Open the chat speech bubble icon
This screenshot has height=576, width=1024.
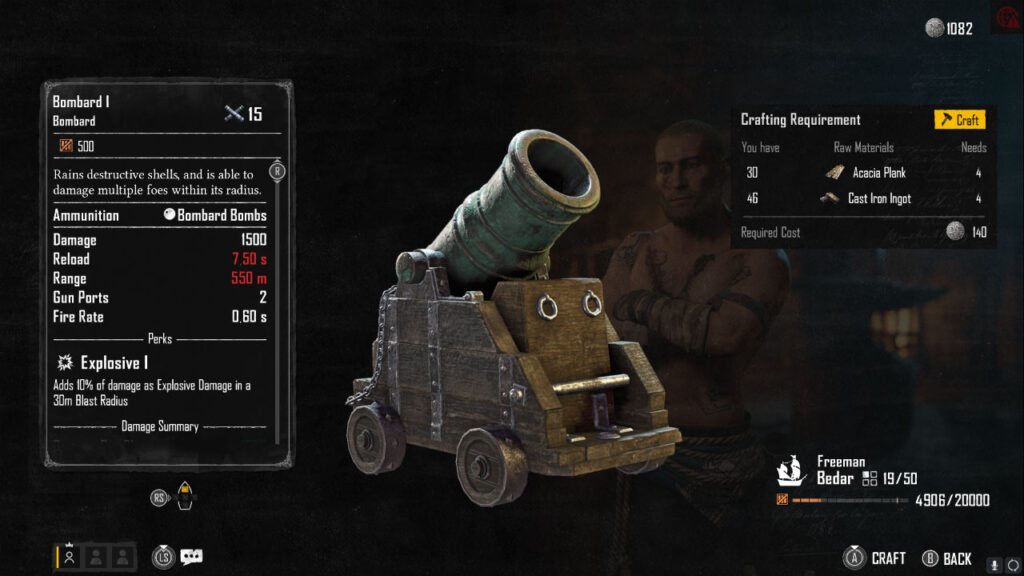click(x=191, y=557)
